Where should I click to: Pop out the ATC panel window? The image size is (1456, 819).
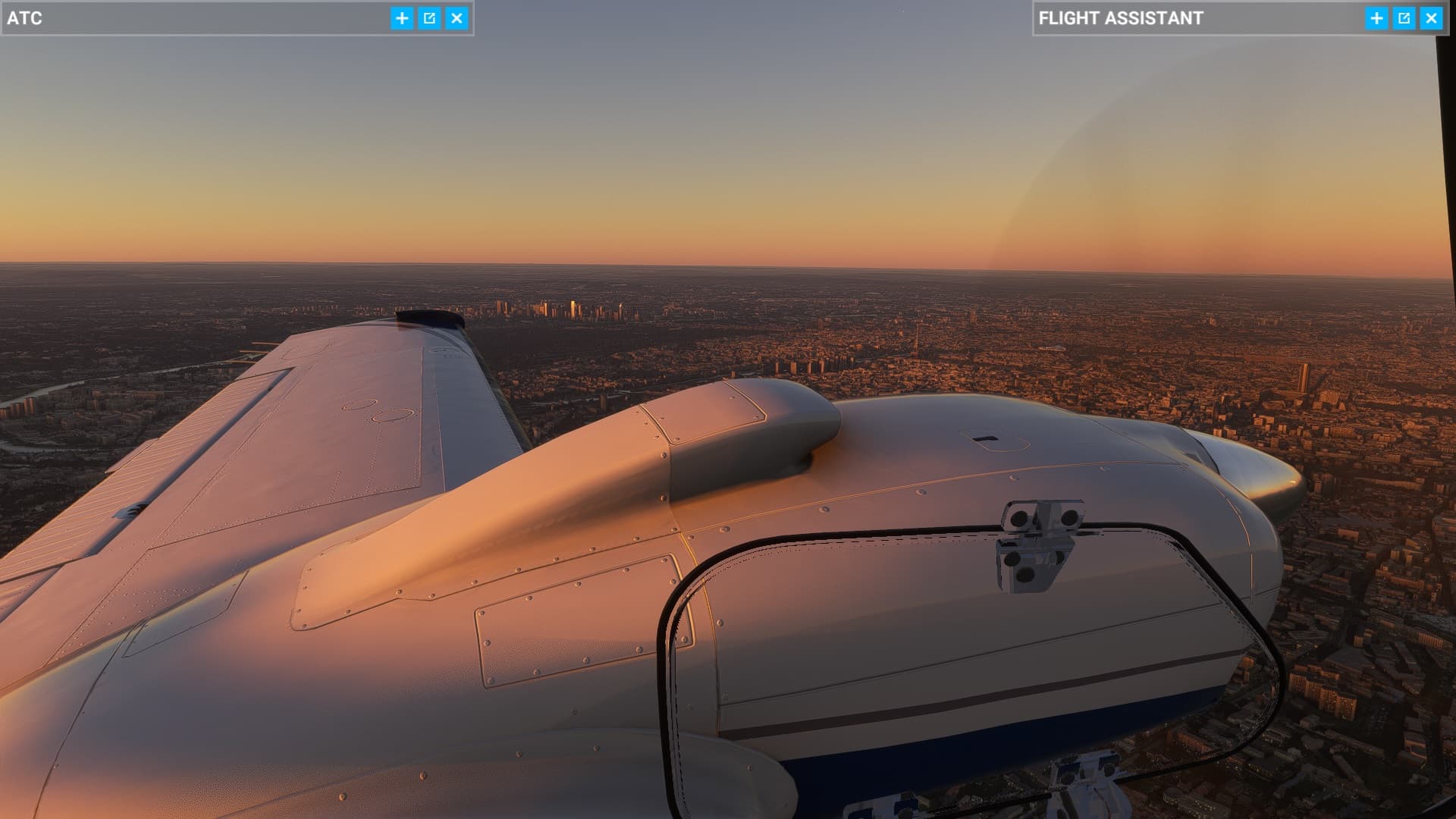[429, 18]
